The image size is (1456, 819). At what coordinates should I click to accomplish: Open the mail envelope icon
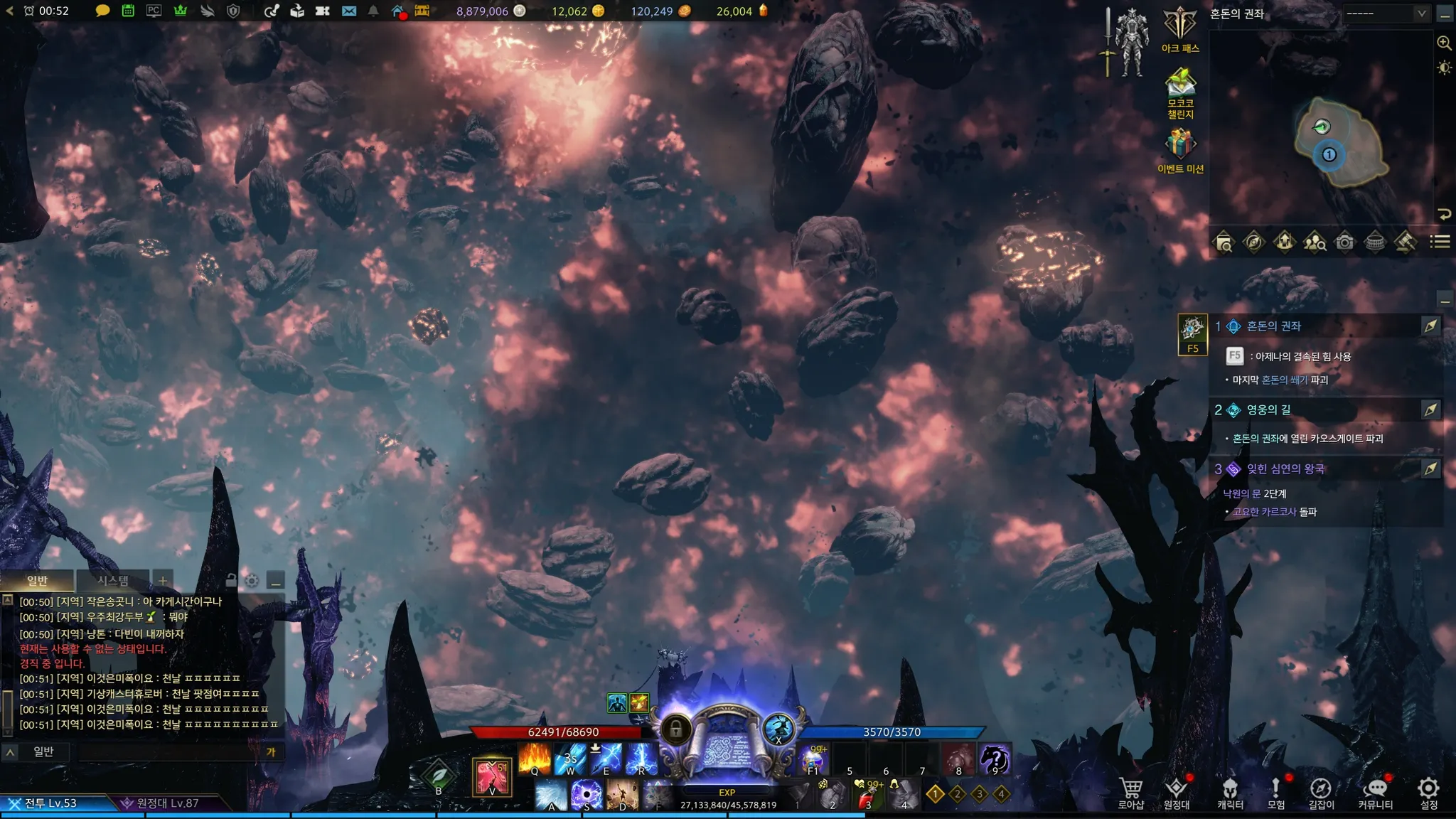click(x=349, y=11)
